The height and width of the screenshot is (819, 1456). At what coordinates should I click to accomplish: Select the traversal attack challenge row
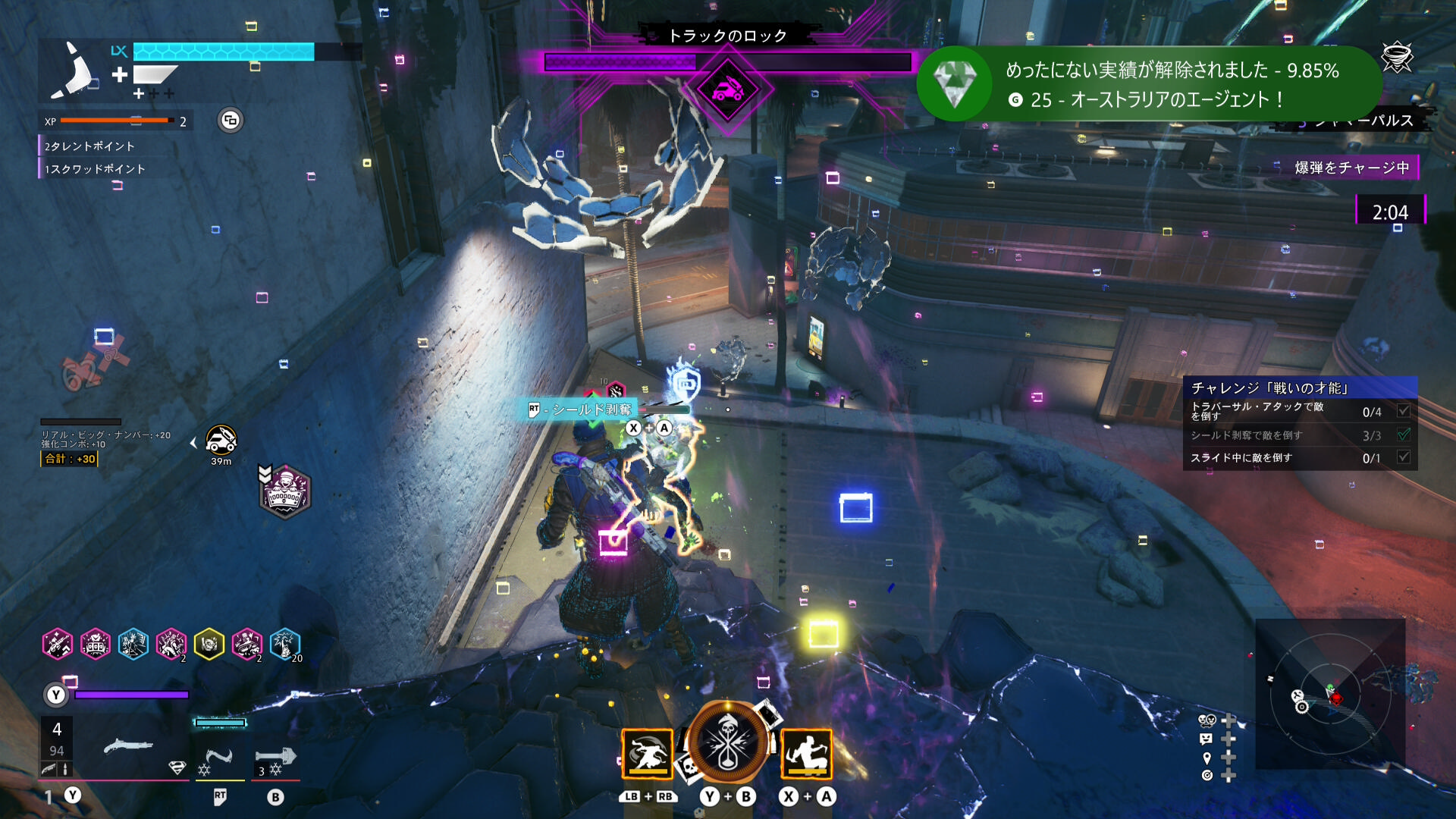click(x=1300, y=411)
